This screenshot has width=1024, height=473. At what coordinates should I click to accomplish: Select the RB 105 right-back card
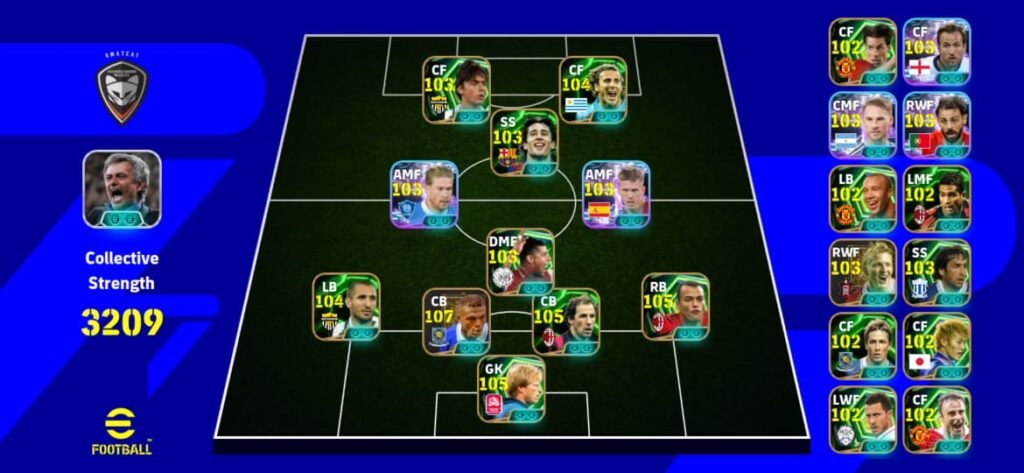tap(675, 306)
